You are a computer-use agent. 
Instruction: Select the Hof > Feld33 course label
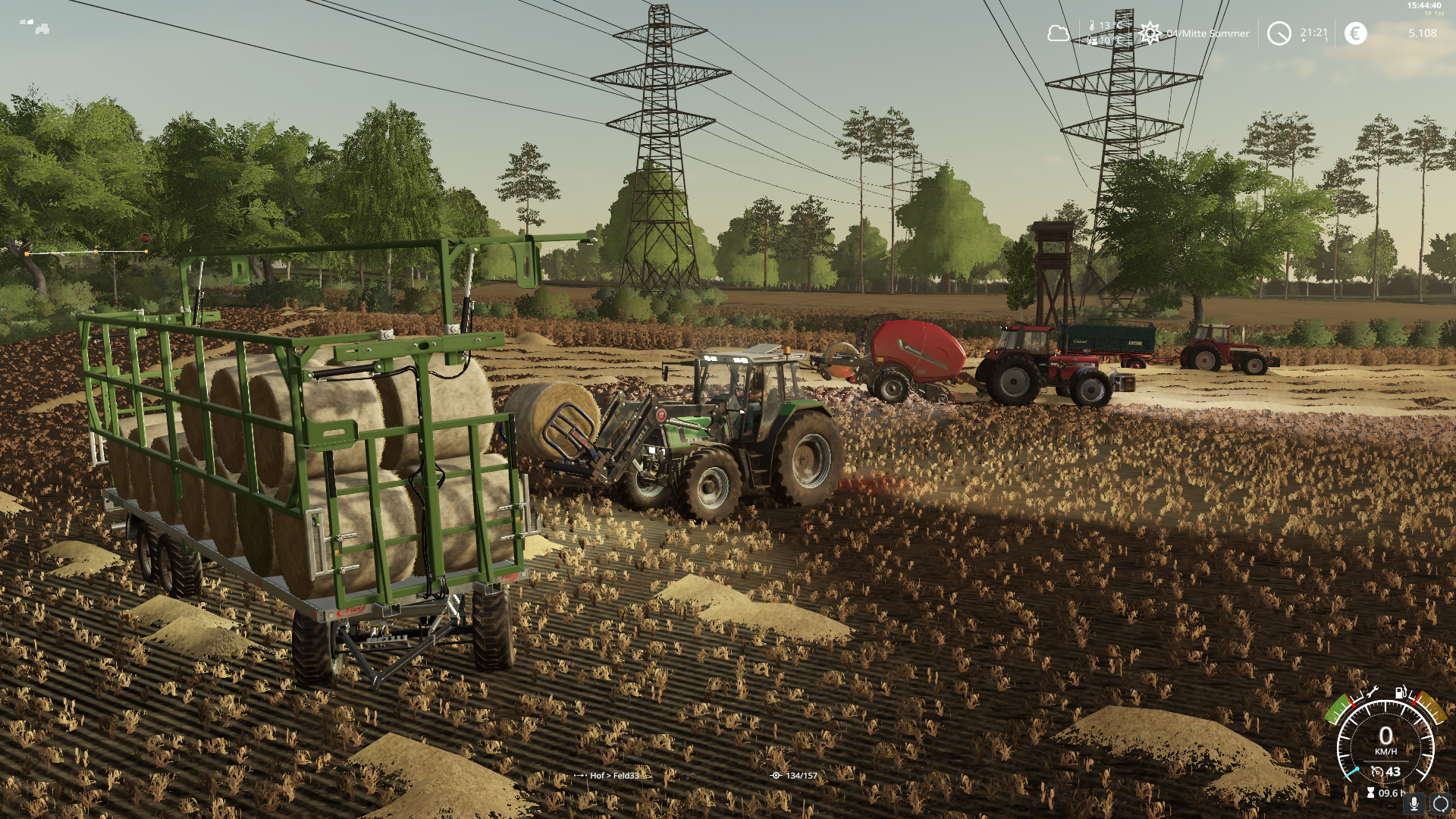[x=614, y=776]
